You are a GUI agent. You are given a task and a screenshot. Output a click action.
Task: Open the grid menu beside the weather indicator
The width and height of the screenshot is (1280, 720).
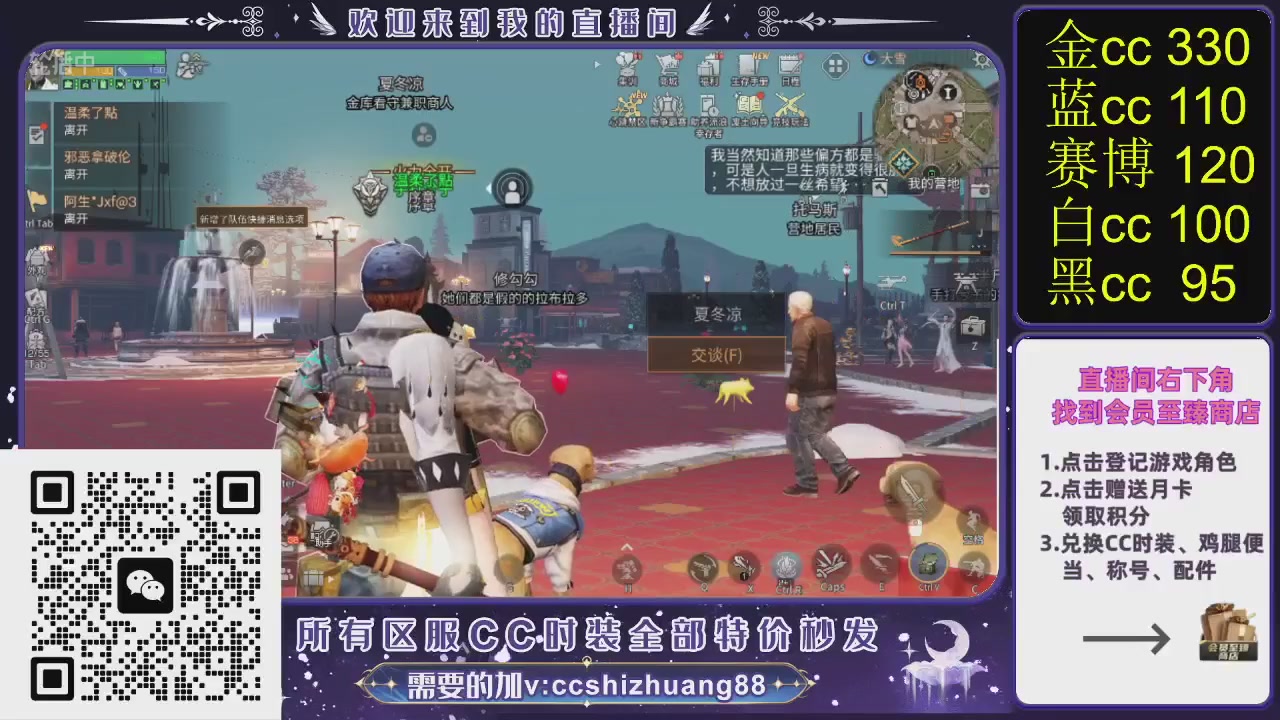pos(833,65)
